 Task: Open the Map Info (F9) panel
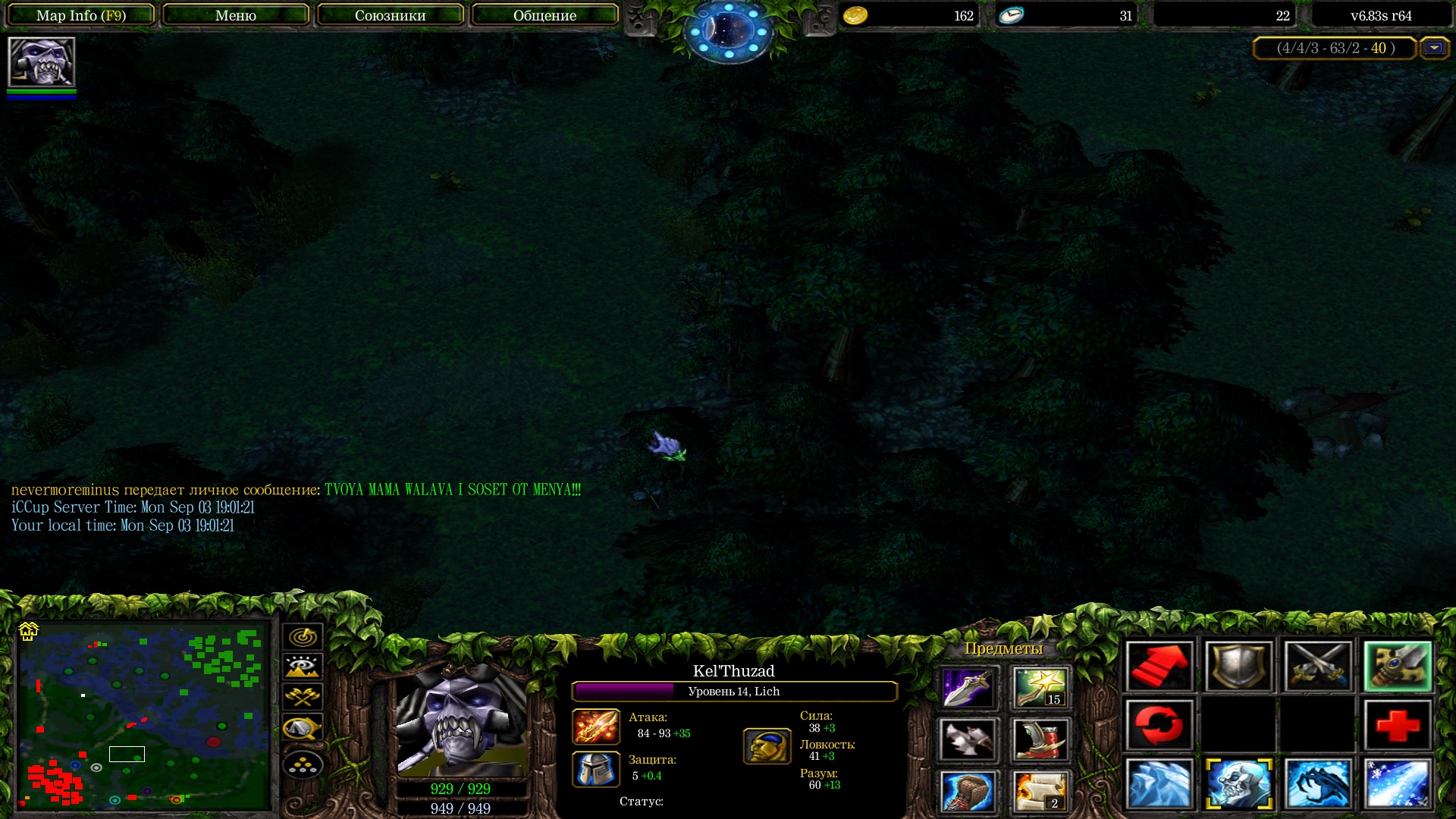point(81,15)
